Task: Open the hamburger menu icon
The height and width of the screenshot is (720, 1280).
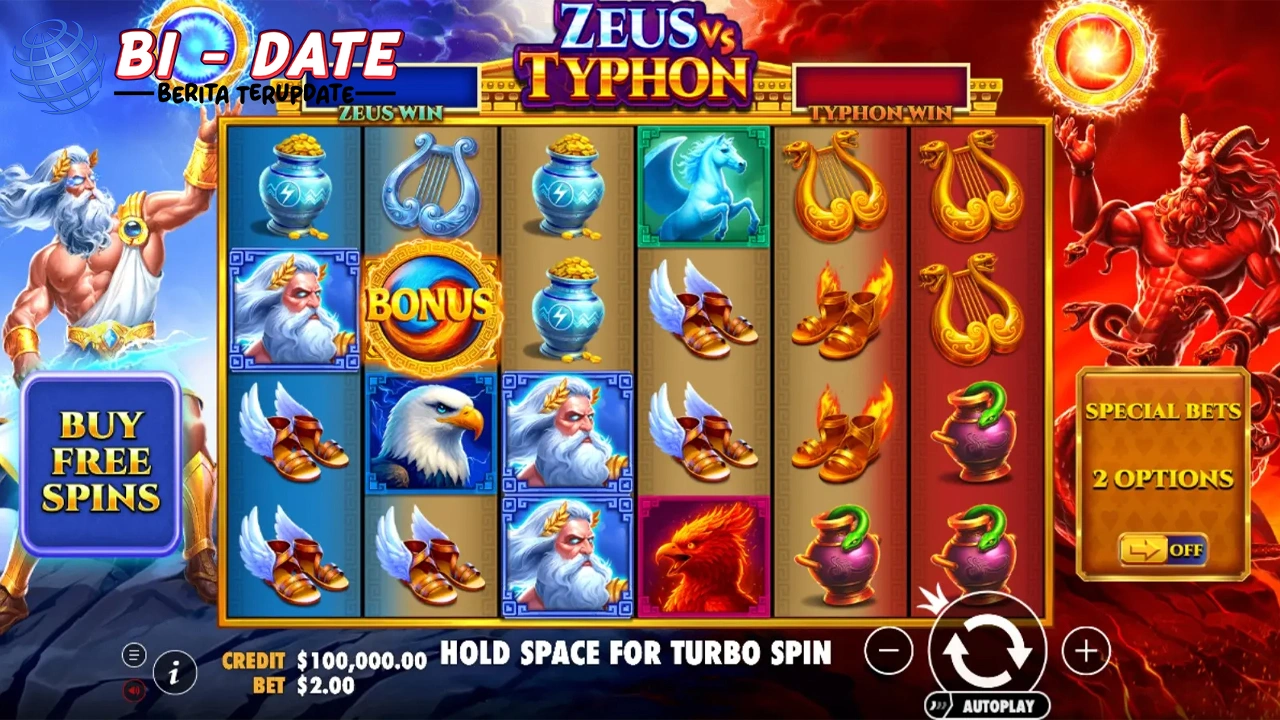Action: point(133,655)
